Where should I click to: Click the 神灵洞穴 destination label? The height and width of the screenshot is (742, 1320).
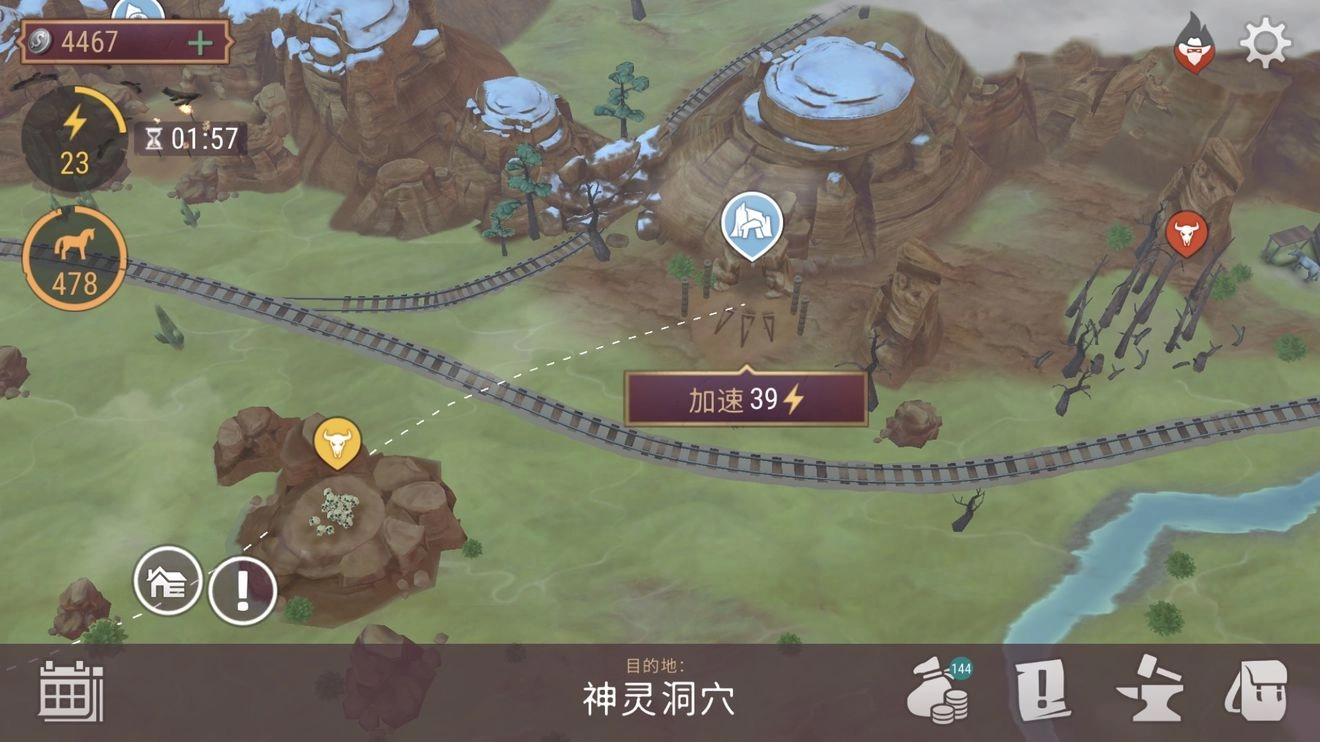[x=660, y=701]
